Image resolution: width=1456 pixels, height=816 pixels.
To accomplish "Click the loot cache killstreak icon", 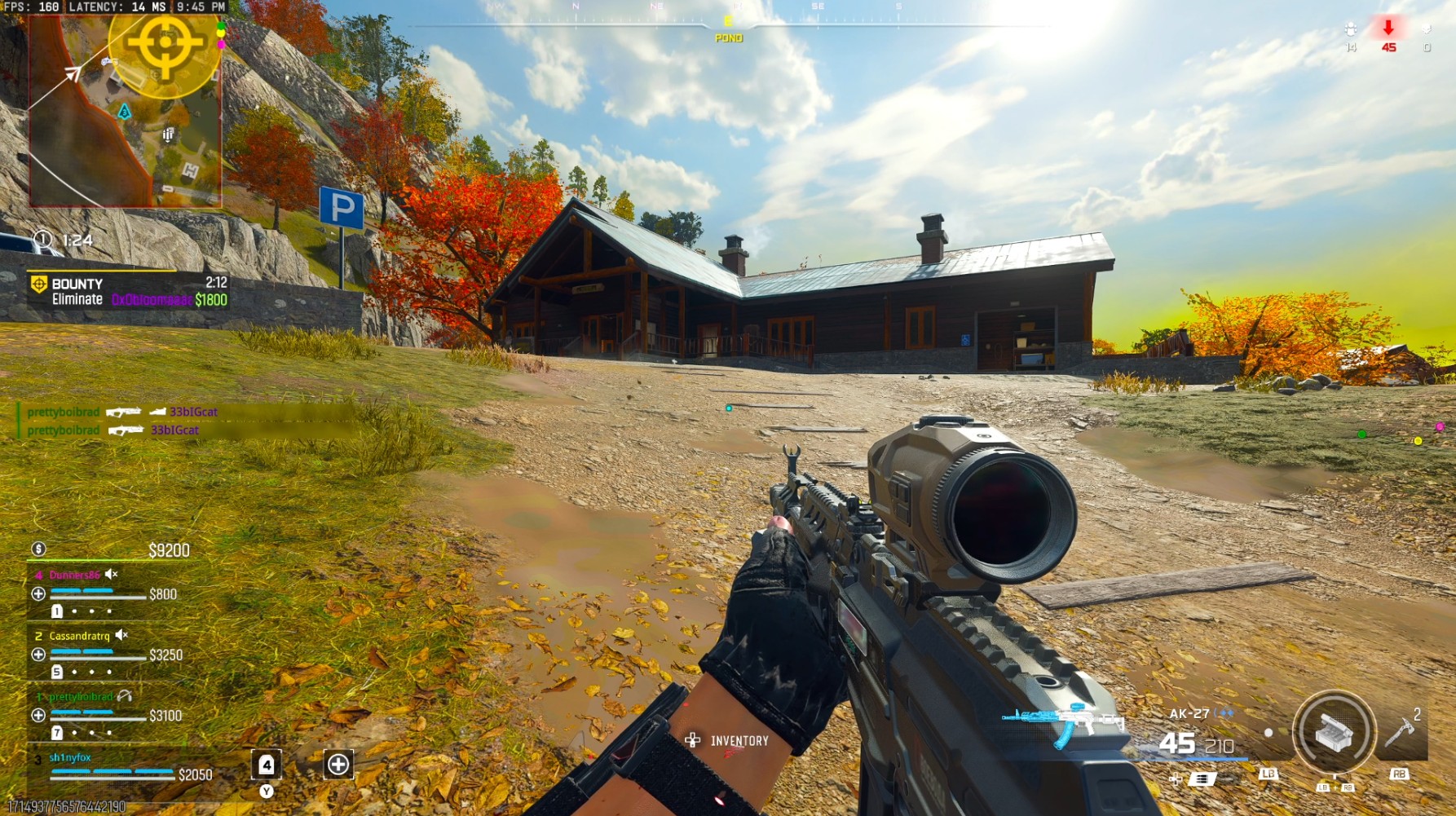I will 1335,734.
